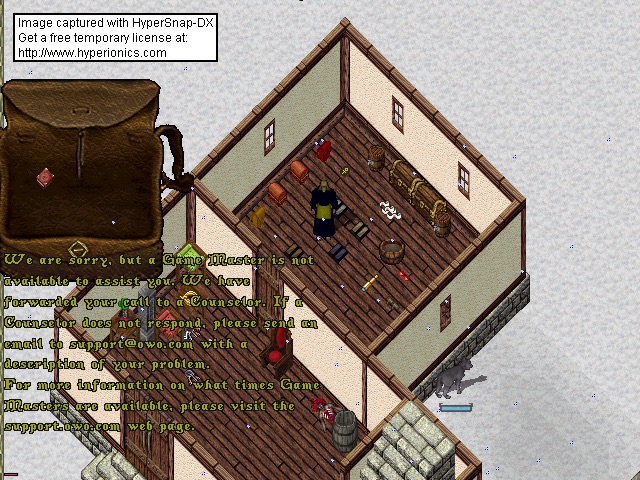
Task: Select the red spellbook in the backpack
Action: coord(45,178)
